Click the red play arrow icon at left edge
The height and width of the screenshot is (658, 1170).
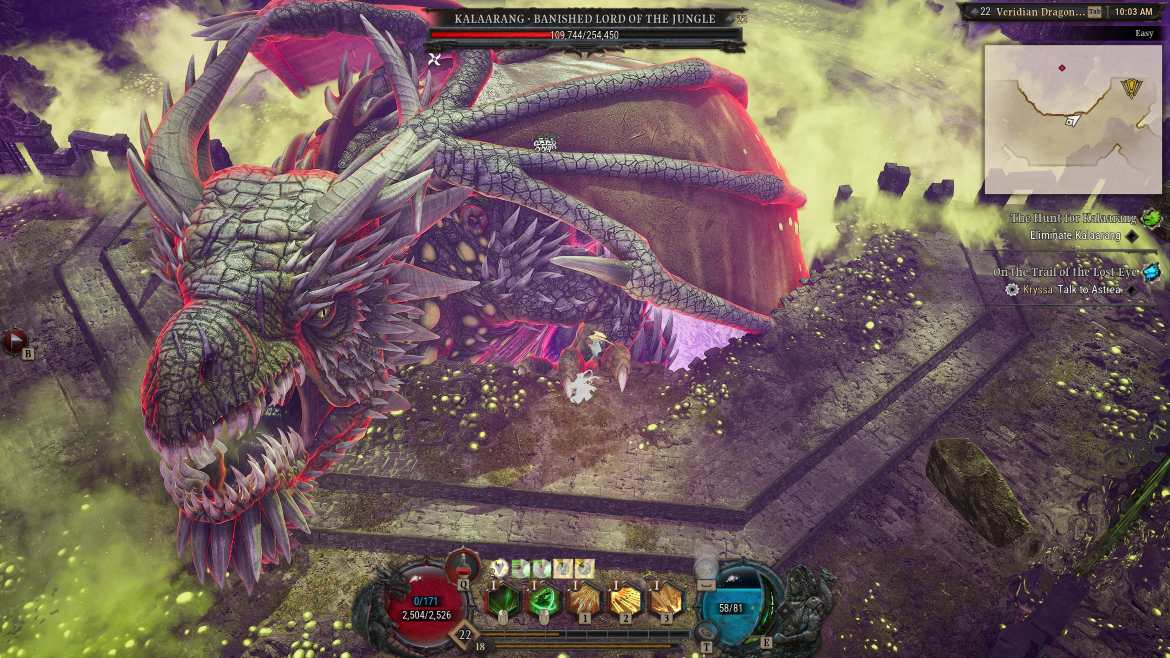14,343
